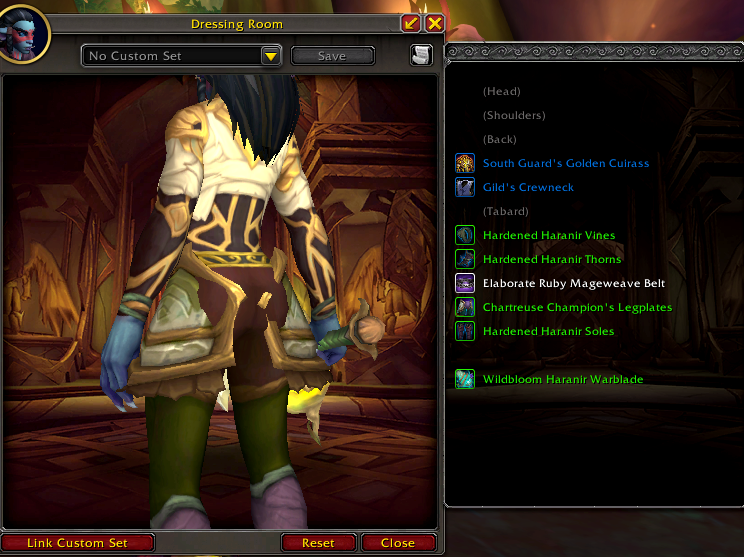Click the empty Head slot row
The image size is (744, 557).
500,91
